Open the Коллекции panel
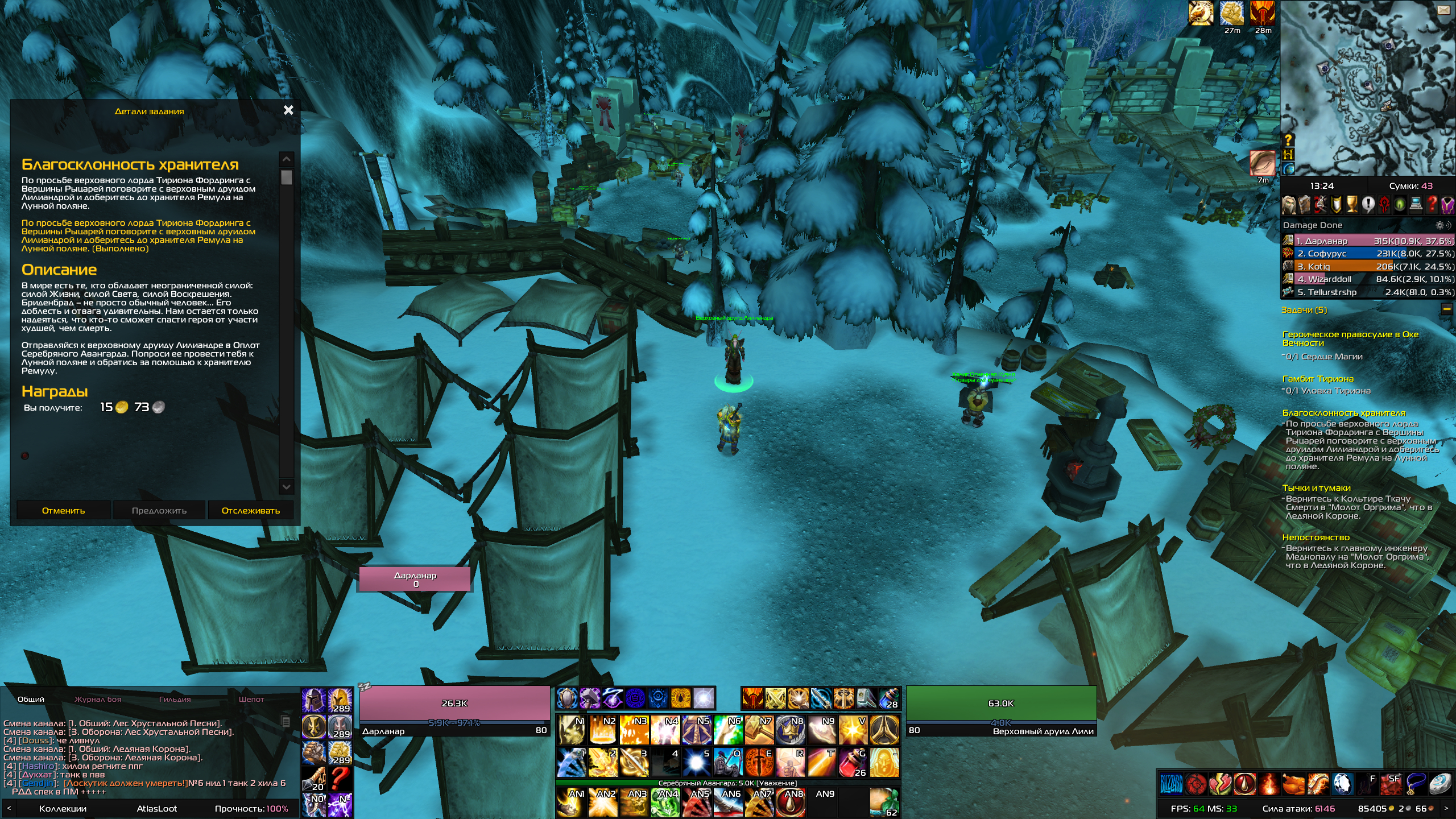Viewport: 1456px width, 819px height. (x=63, y=808)
